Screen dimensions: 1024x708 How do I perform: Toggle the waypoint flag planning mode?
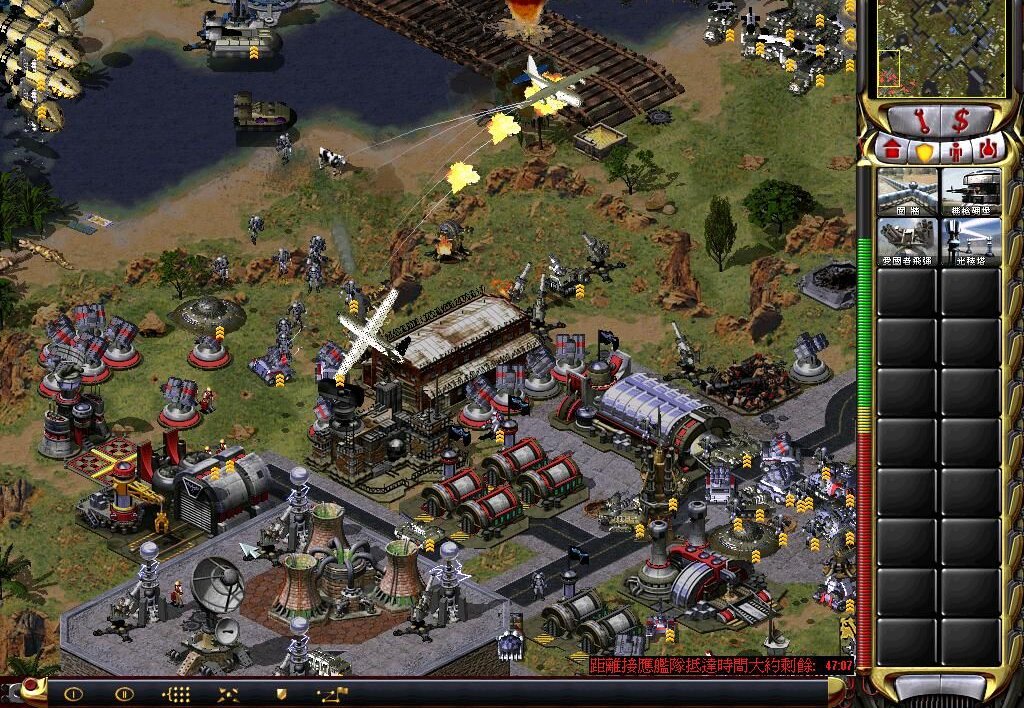point(332,693)
